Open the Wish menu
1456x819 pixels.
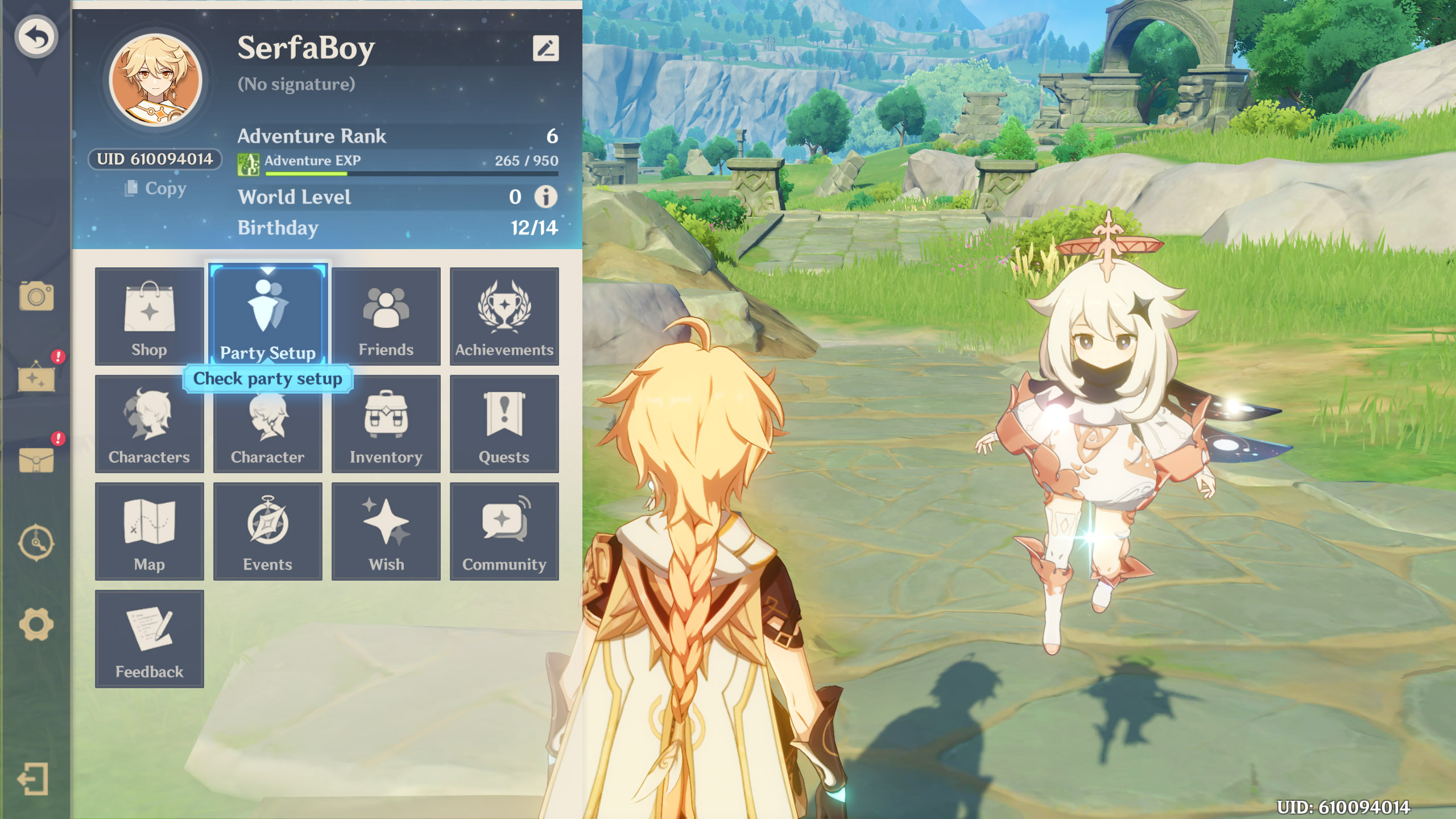pos(386,531)
